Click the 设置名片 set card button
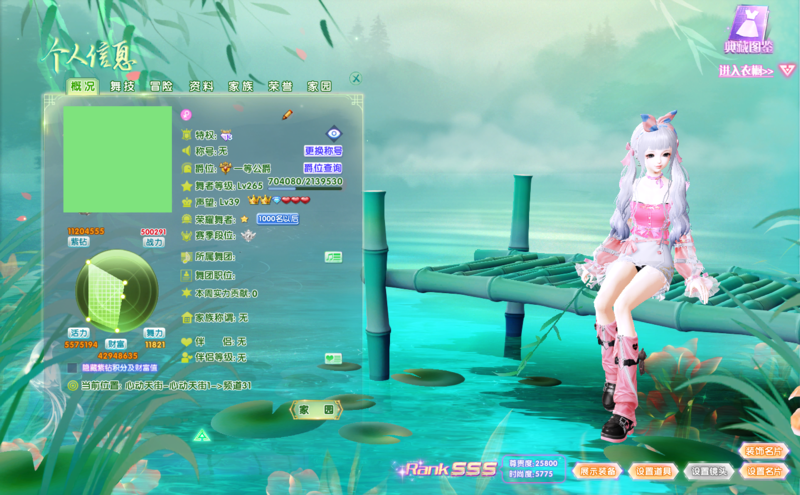Viewport: 800px width, 495px height. tap(764, 471)
